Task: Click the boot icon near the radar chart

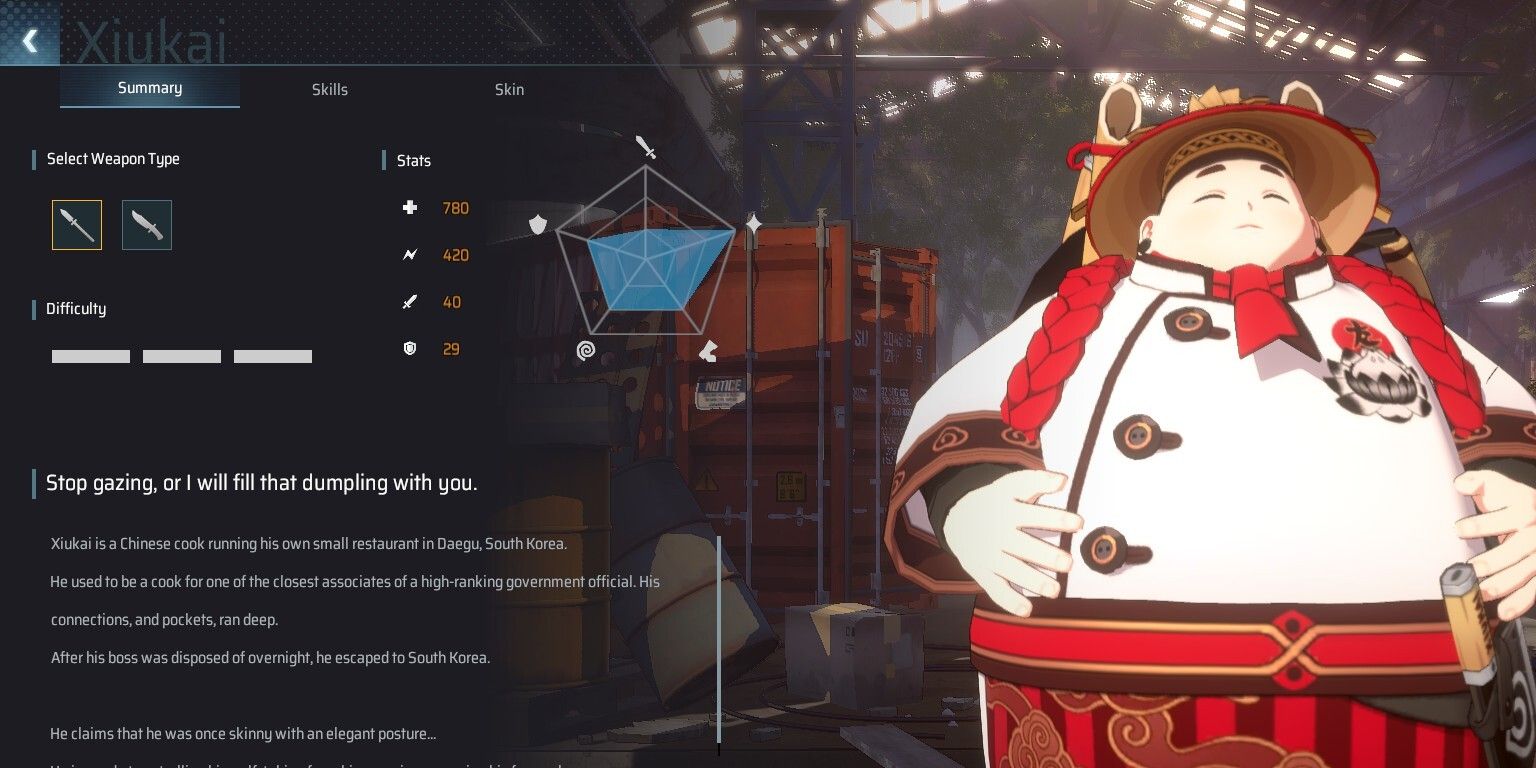Action: pyautogui.click(x=707, y=349)
